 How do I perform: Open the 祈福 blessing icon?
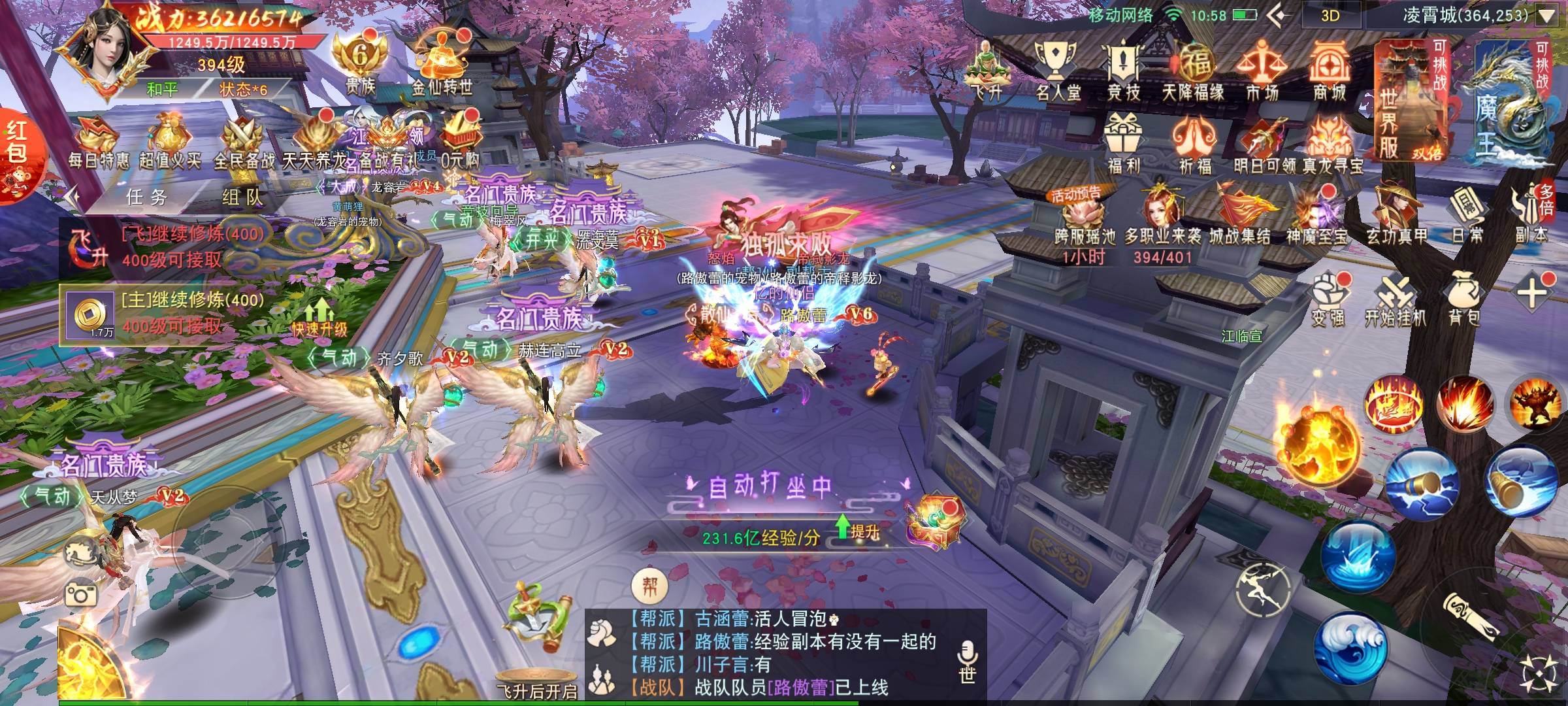click(x=1194, y=144)
